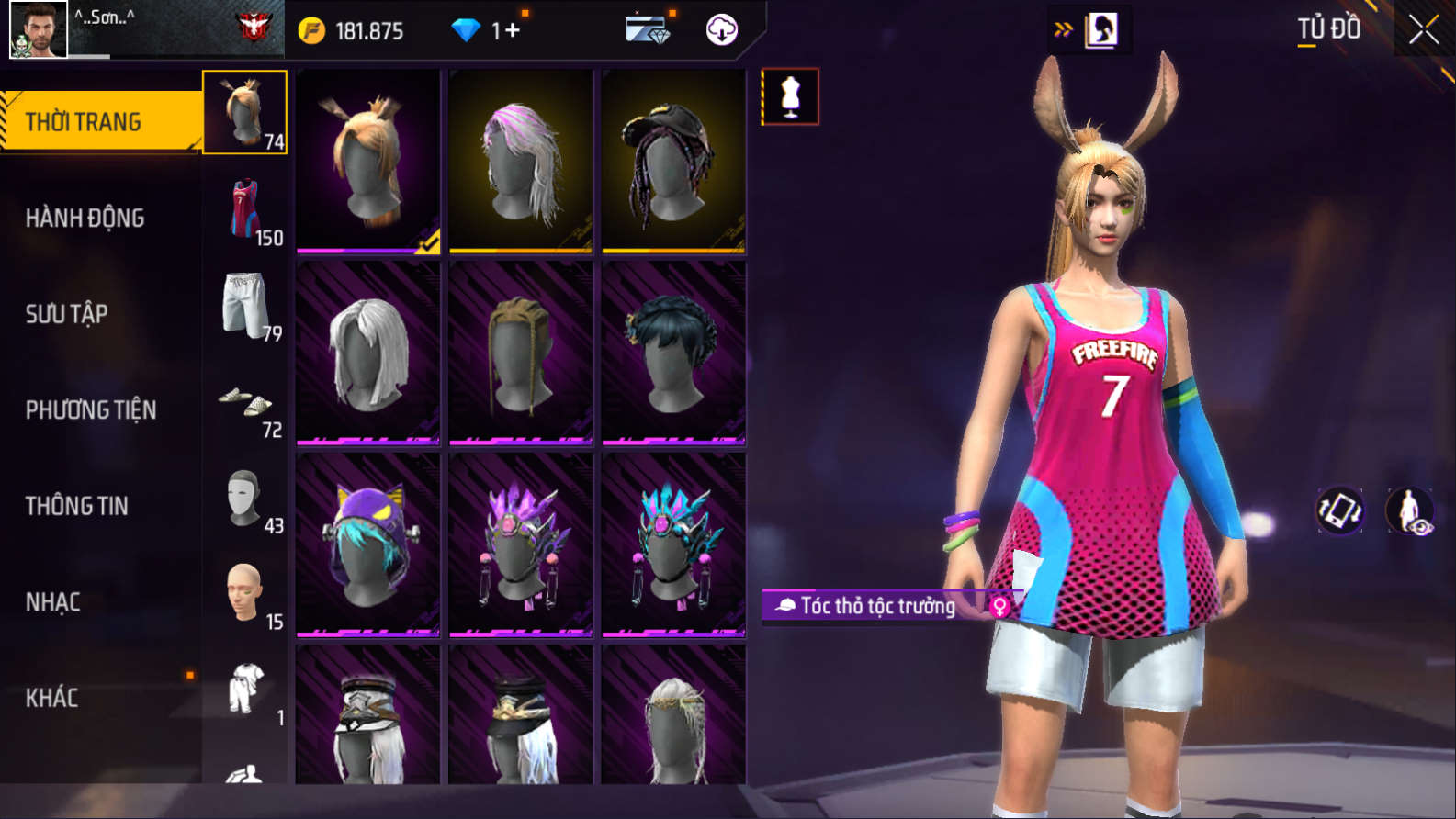Add diamonds with the plus button
Viewport: 1456px width, 819px height.
pyautogui.click(x=512, y=31)
